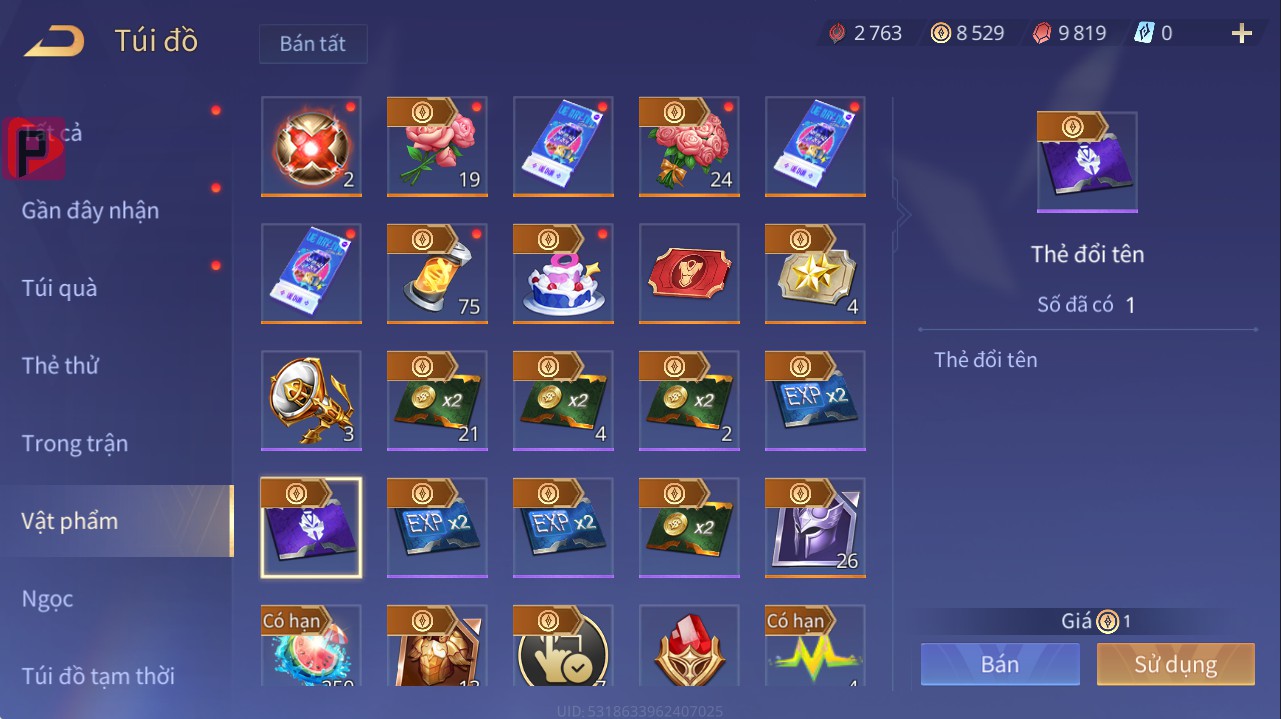Sell the item with the Bán button
Image resolution: width=1281 pixels, height=719 pixels.
click(1000, 664)
